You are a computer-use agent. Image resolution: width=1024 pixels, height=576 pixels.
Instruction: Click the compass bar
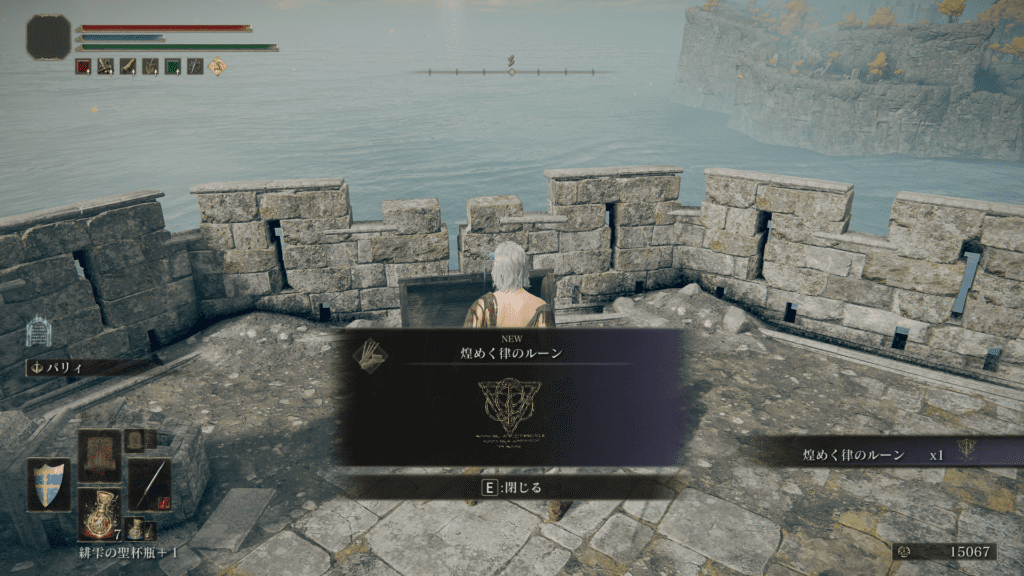pos(511,70)
